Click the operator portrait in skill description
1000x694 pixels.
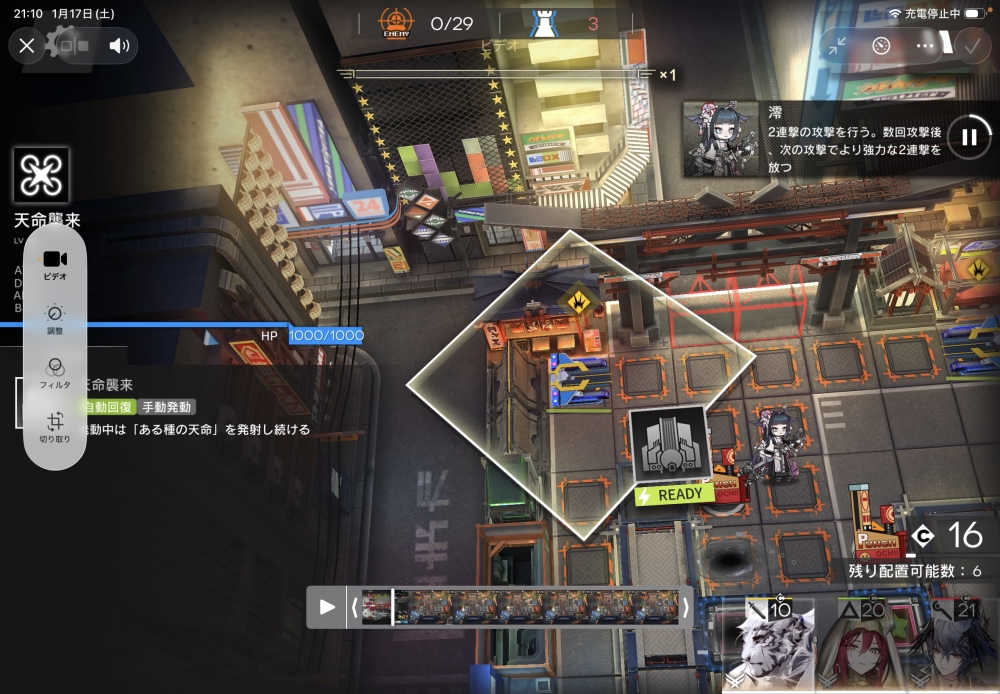[x=720, y=138]
